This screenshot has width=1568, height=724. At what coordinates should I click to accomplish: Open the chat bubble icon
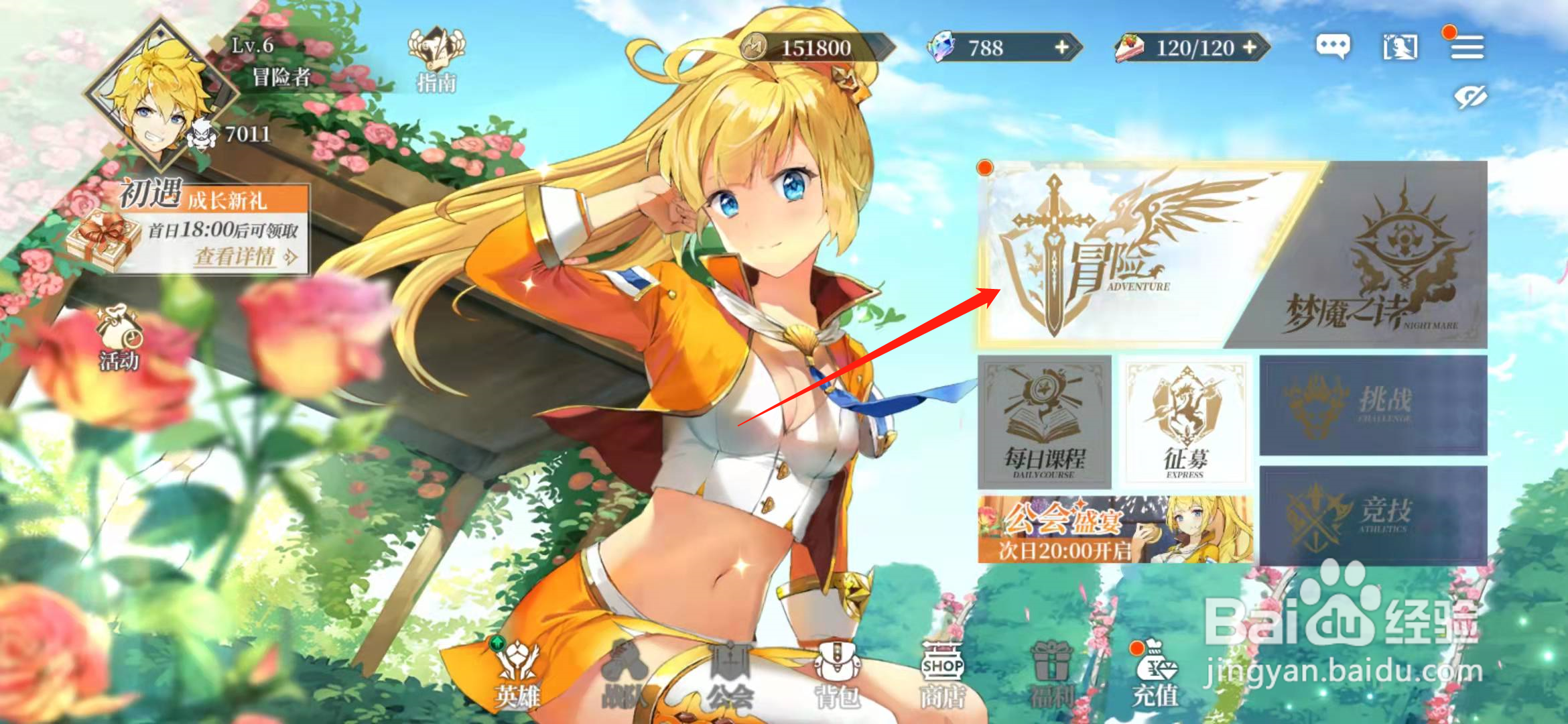coord(1333,46)
